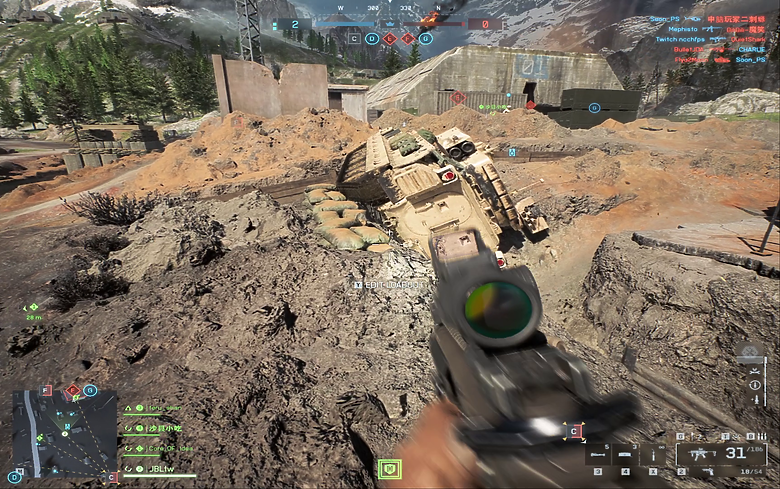Select objective F in the top flag row

[x=408, y=38]
